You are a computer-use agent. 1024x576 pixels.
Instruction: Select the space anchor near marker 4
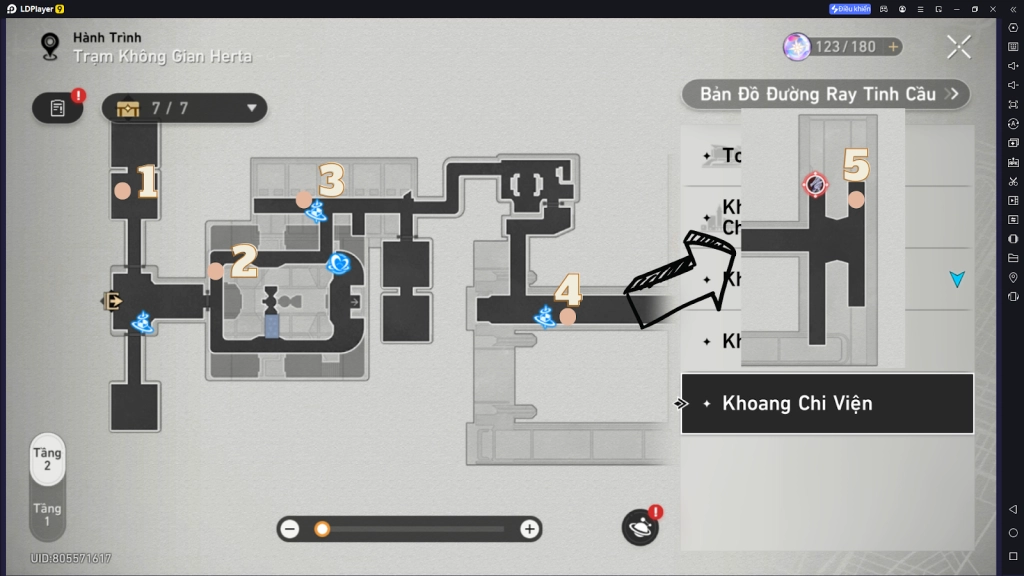(x=545, y=317)
